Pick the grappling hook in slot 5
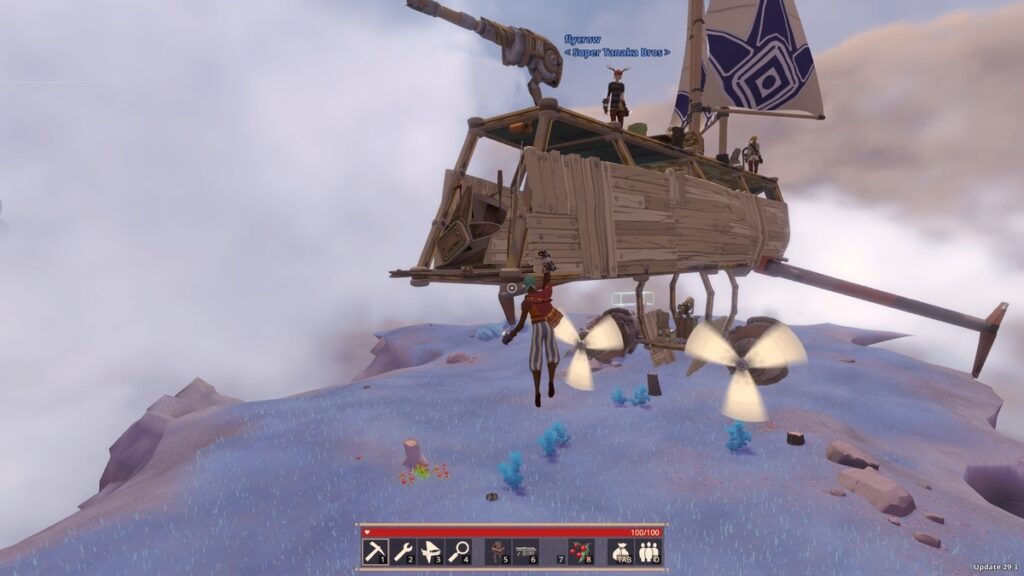The image size is (1024, 576). click(x=499, y=551)
